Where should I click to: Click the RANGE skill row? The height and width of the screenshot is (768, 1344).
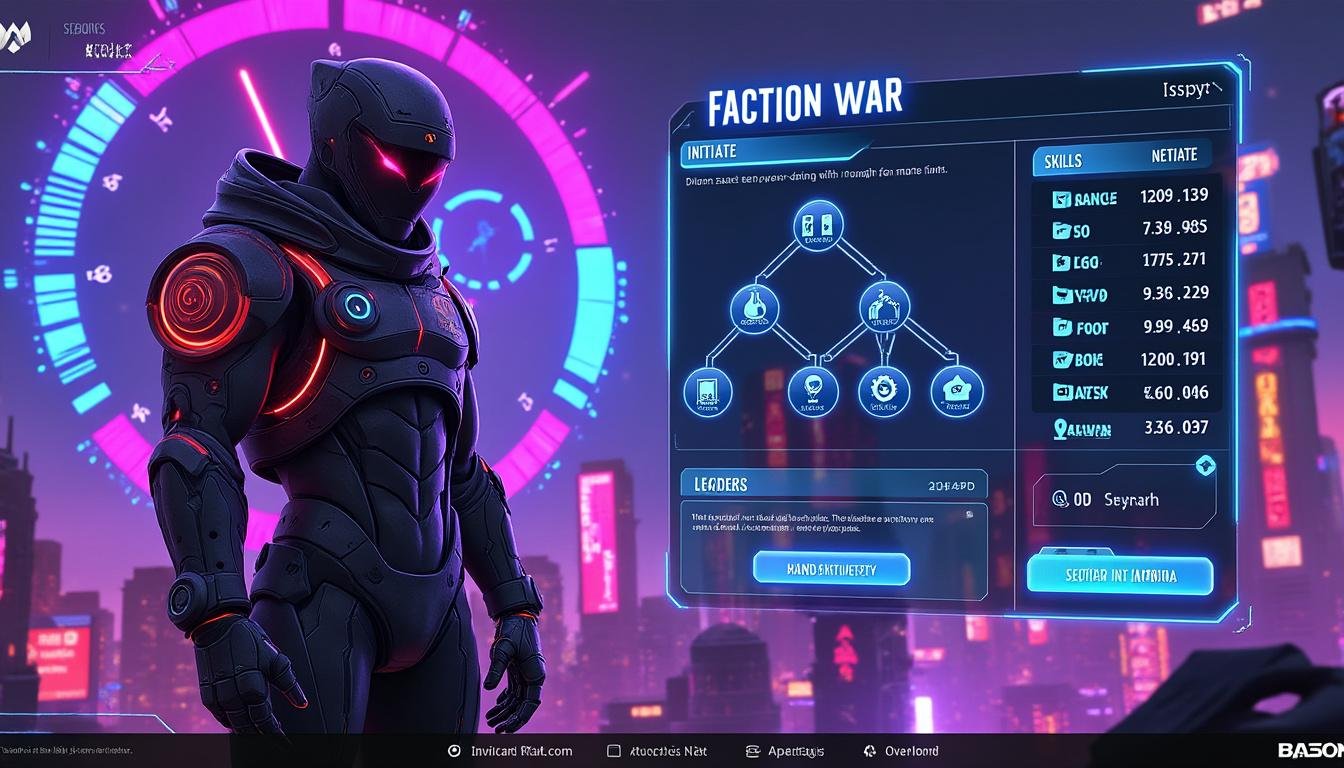[1127, 198]
